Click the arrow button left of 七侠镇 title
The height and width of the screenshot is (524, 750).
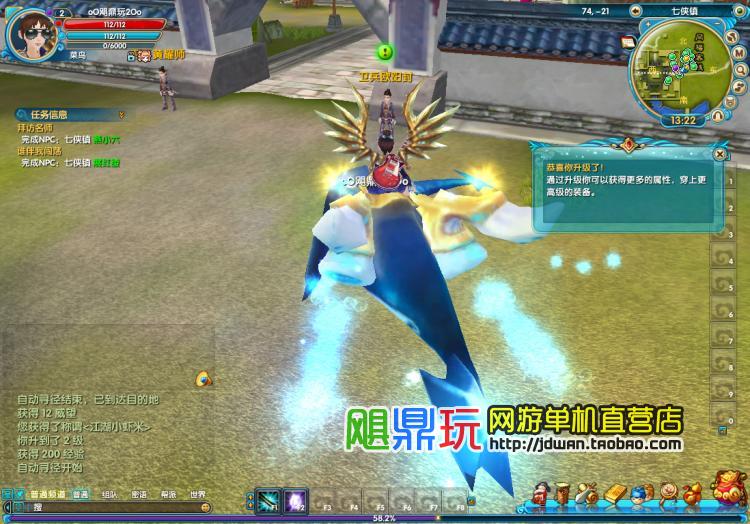pos(637,10)
